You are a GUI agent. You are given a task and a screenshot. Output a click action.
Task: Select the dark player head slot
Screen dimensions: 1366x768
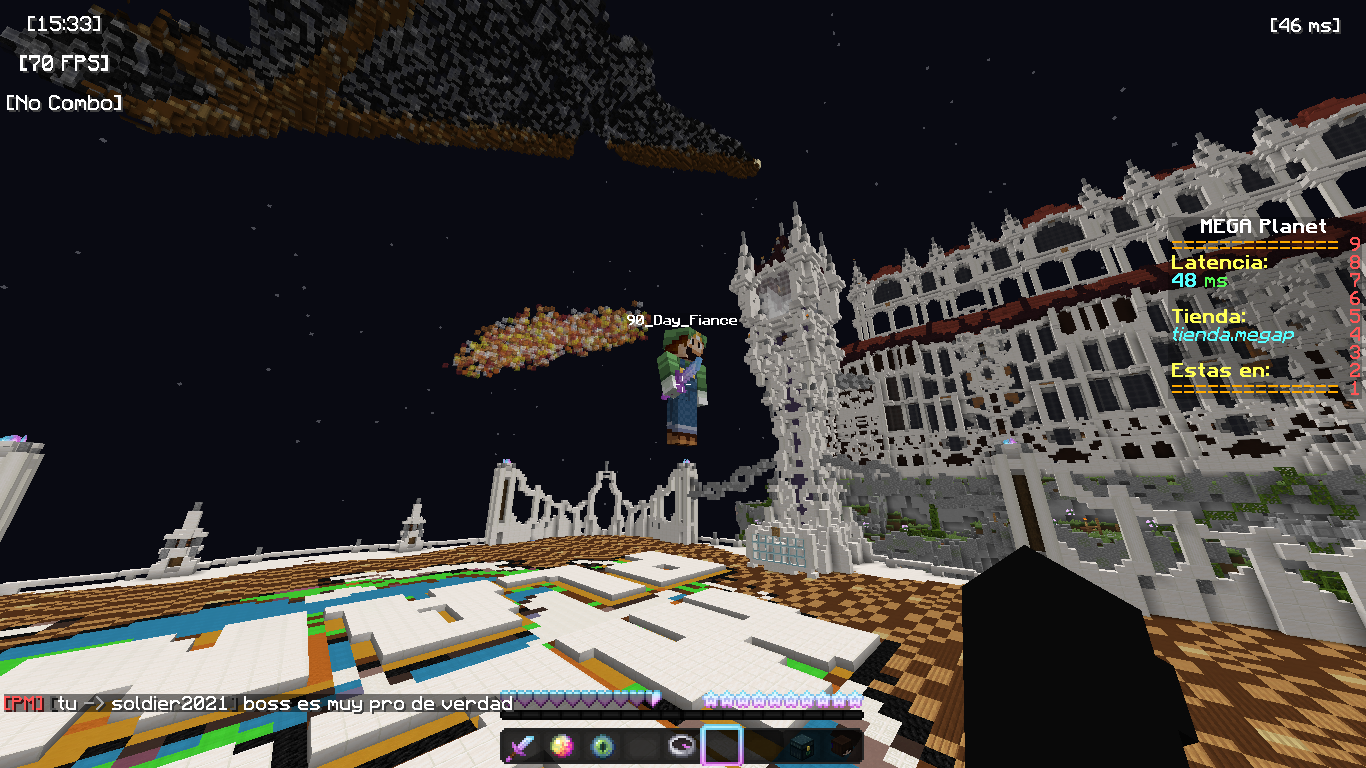[x=842, y=746]
